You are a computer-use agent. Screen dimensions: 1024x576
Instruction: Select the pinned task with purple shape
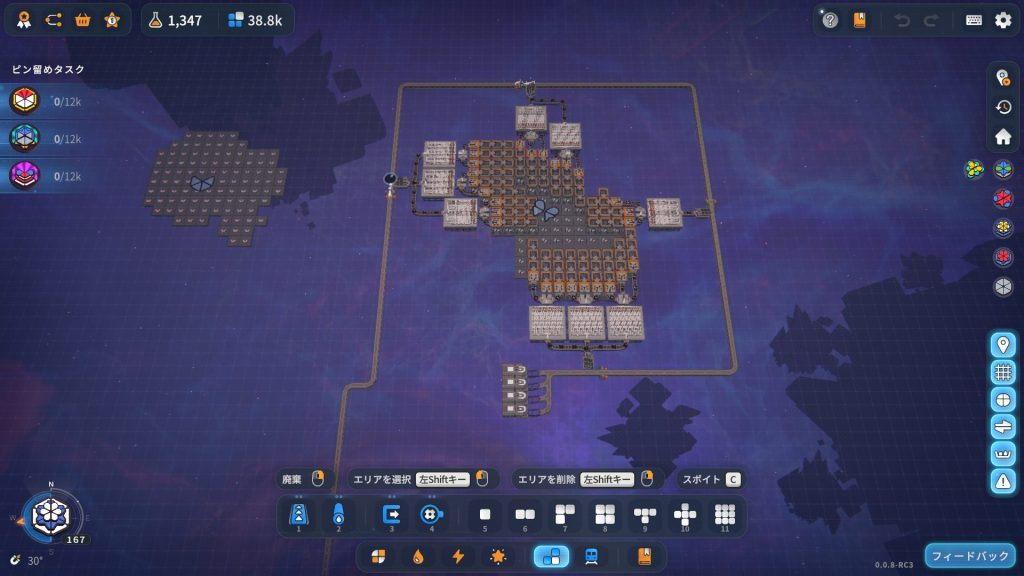point(25,176)
